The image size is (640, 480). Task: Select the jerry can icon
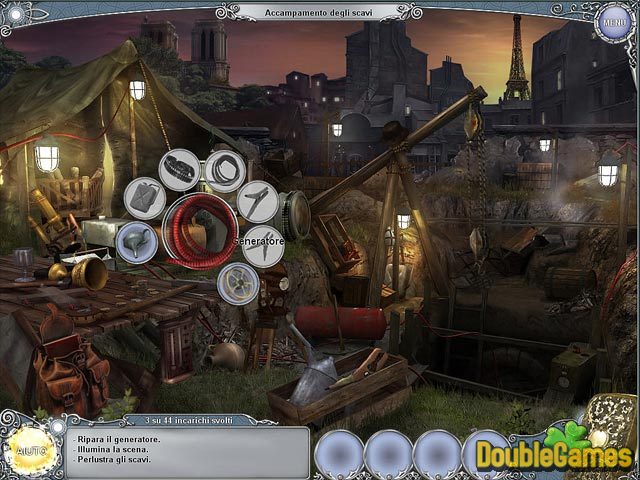click(x=146, y=196)
